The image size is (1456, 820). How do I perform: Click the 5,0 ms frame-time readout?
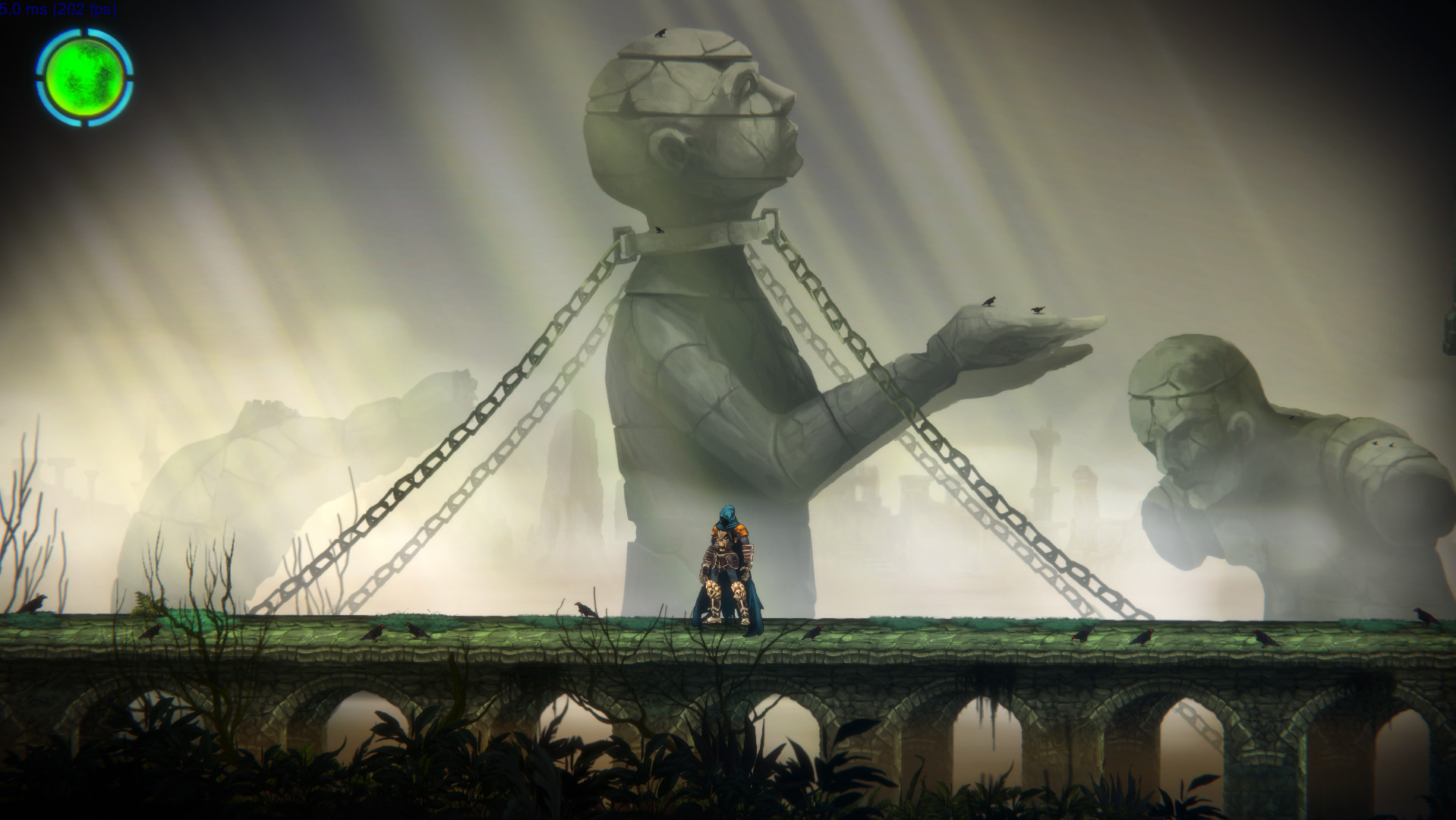tap(23, 9)
